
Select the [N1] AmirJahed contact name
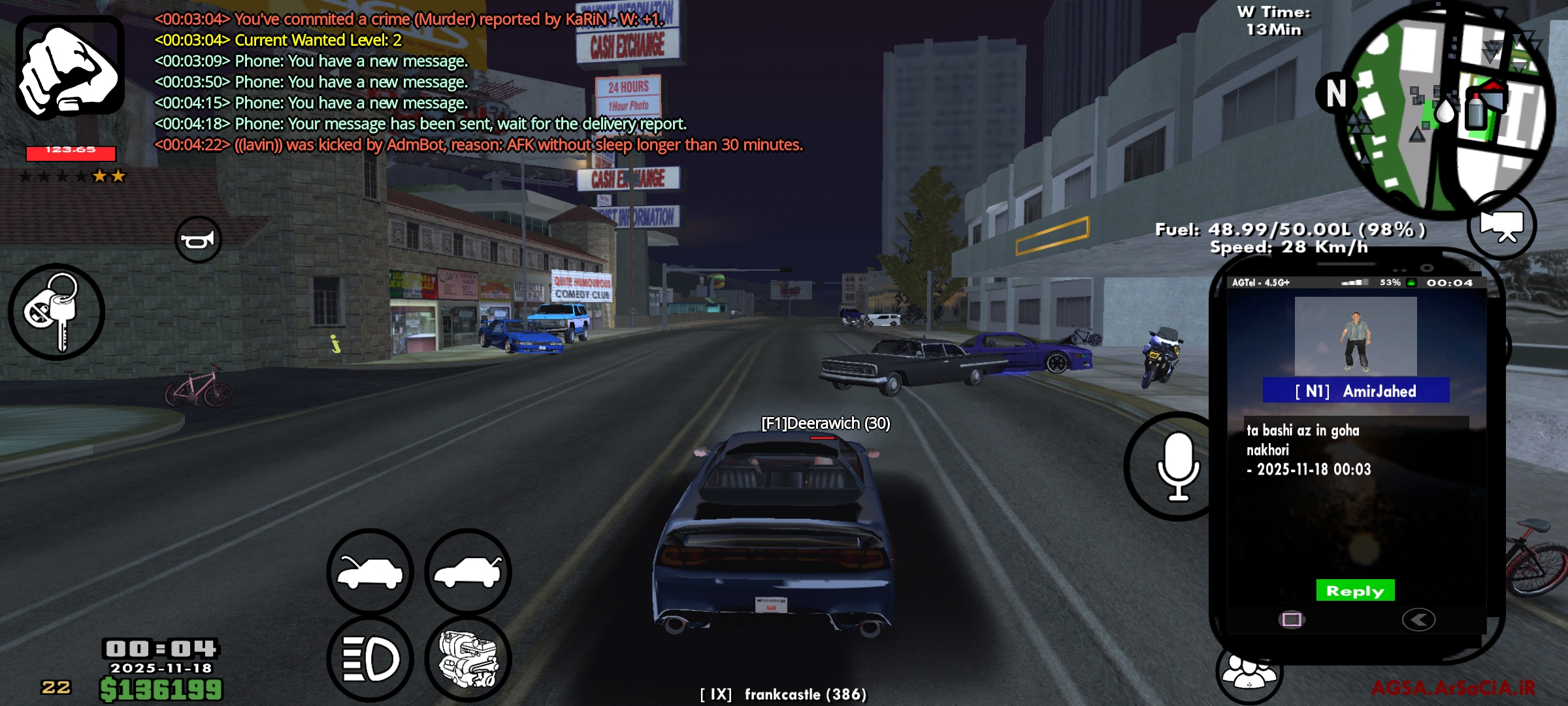[1354, 391]
